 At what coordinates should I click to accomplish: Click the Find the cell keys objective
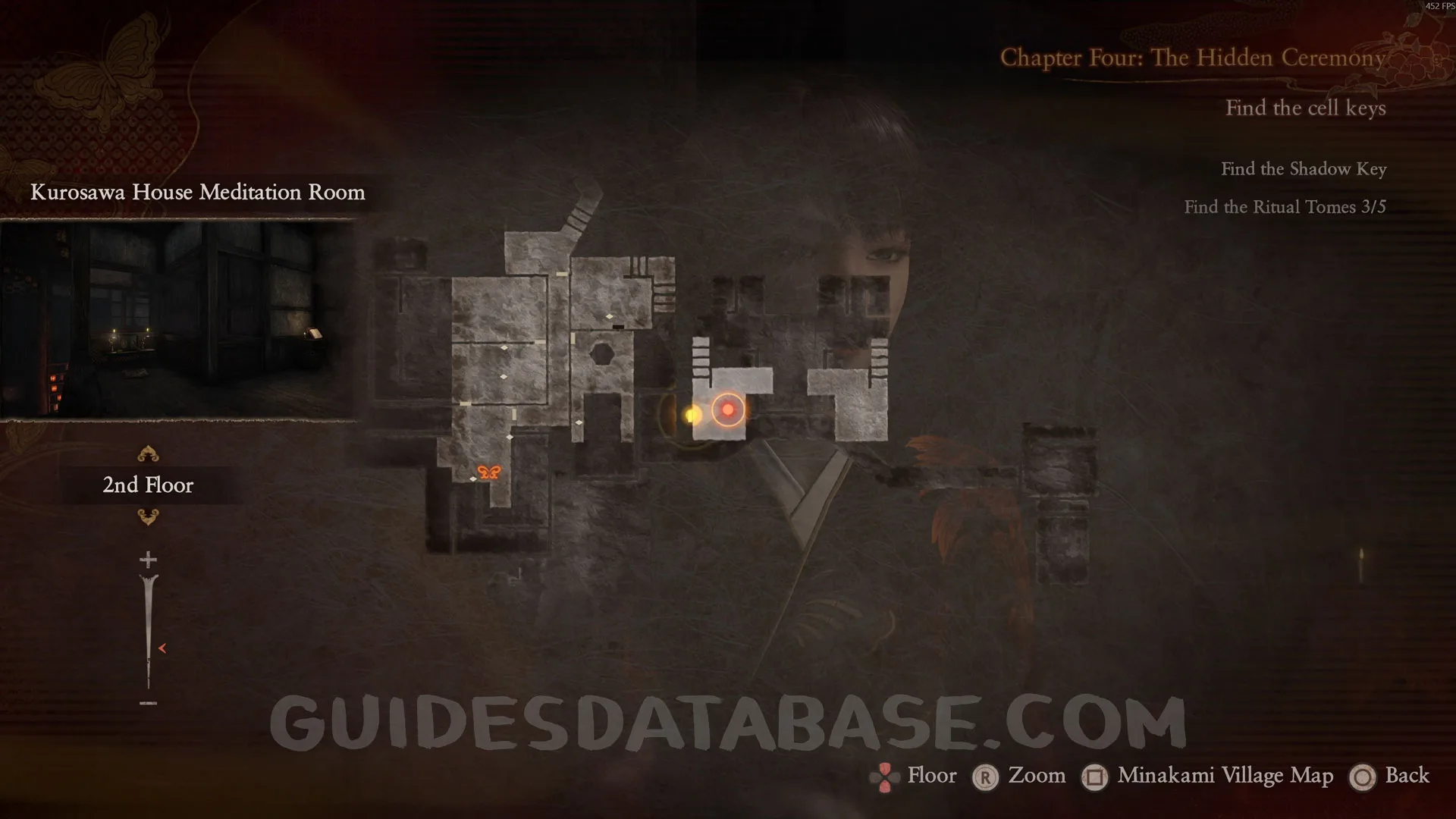1305,108
